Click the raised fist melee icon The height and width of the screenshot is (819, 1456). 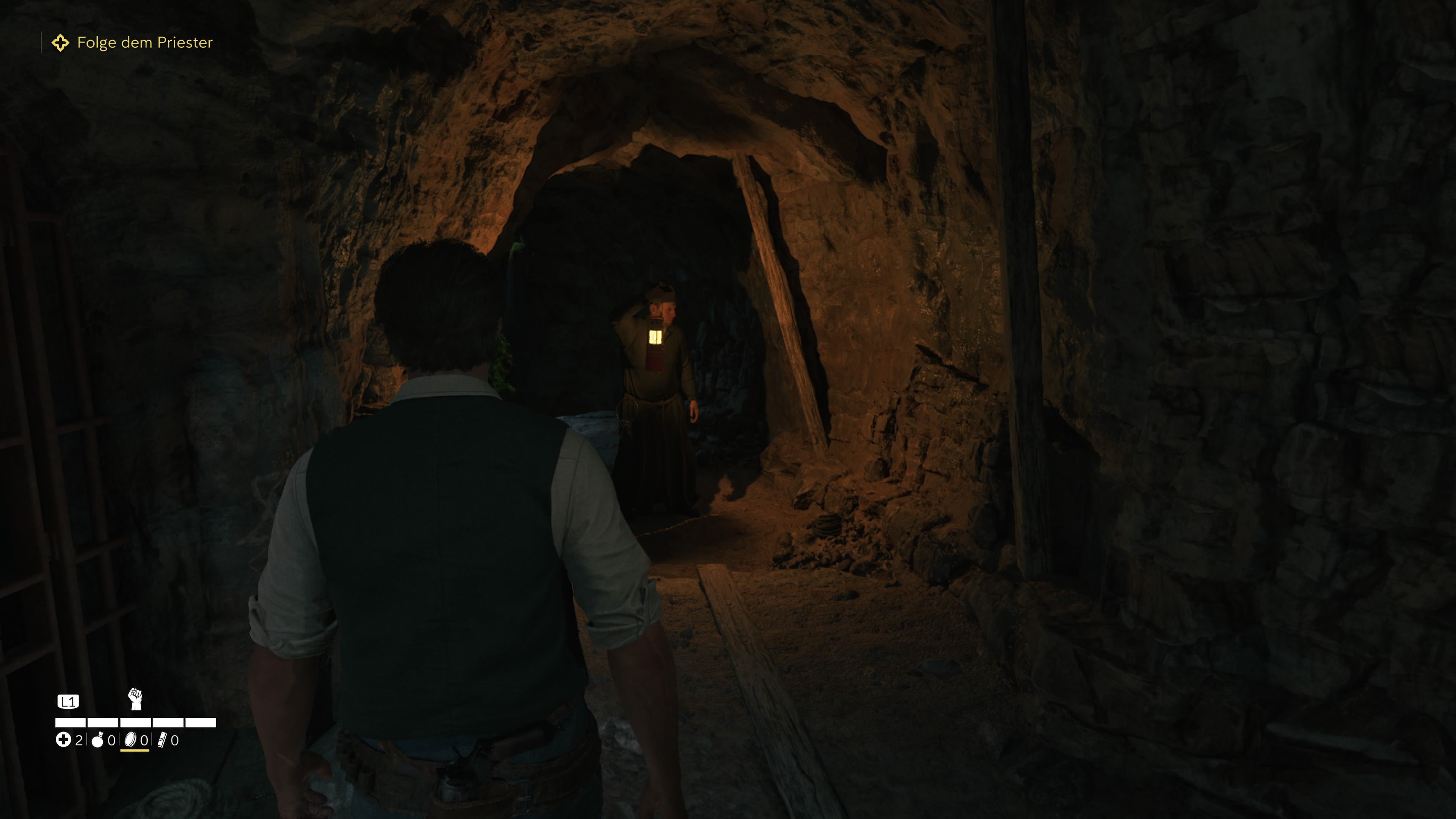135,699
